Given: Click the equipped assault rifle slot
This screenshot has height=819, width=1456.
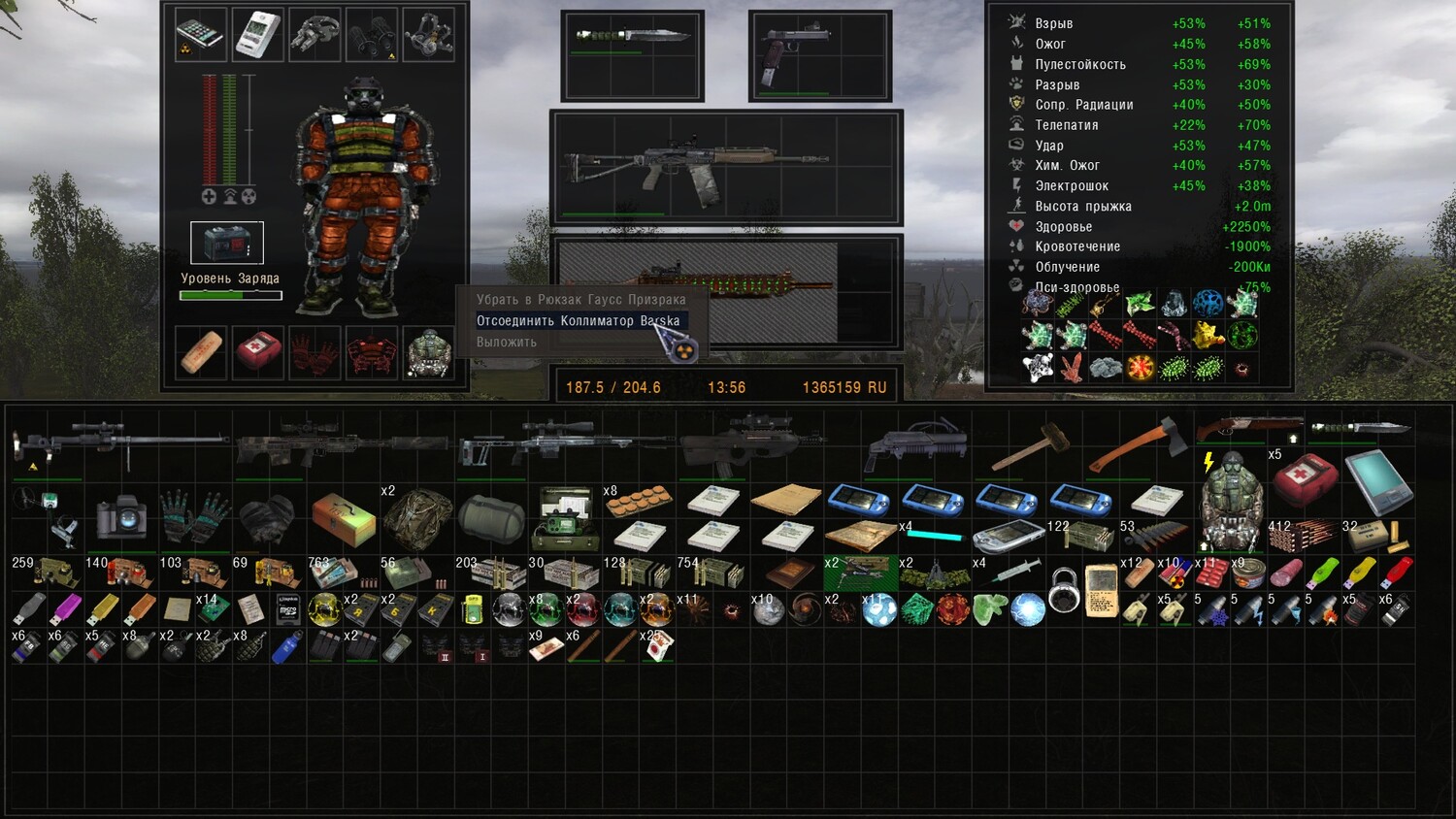Looking at the screenshot, I should click(726, 168).
